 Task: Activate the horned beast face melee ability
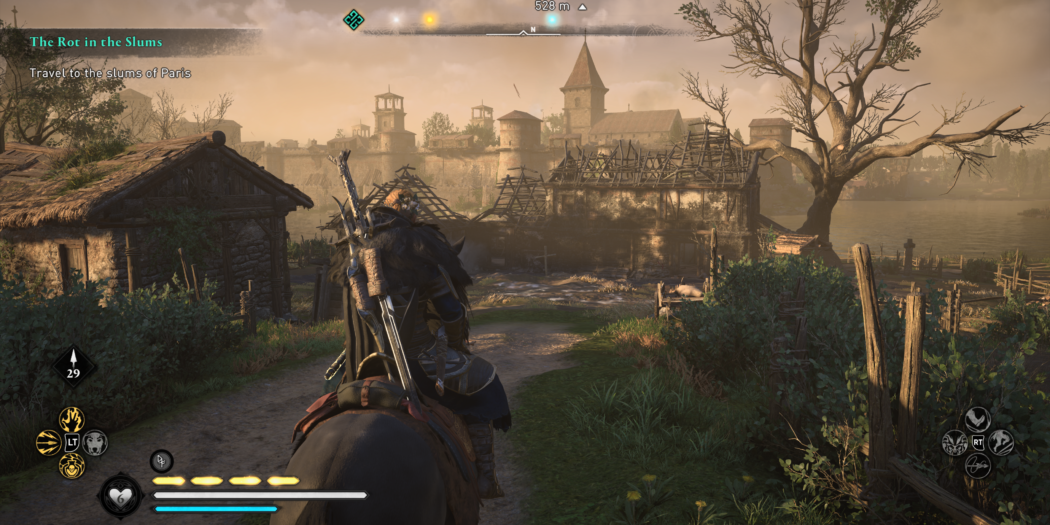click(x=954, y=442)
